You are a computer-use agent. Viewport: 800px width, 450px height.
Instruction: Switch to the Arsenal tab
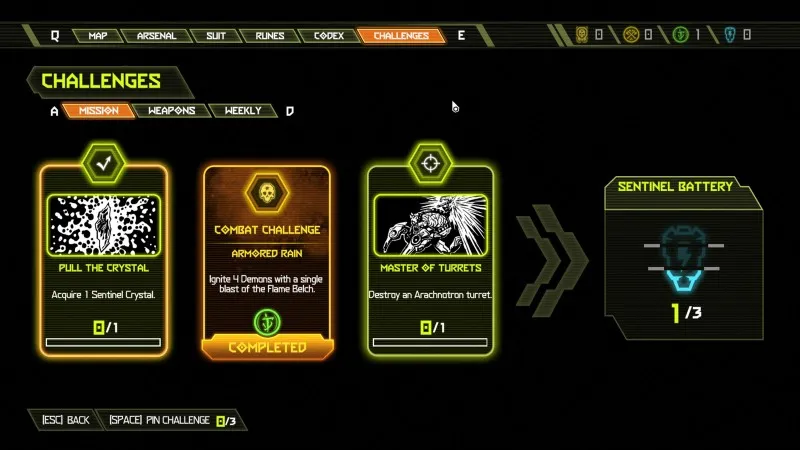pyautogui.click(x=156, y=36)
